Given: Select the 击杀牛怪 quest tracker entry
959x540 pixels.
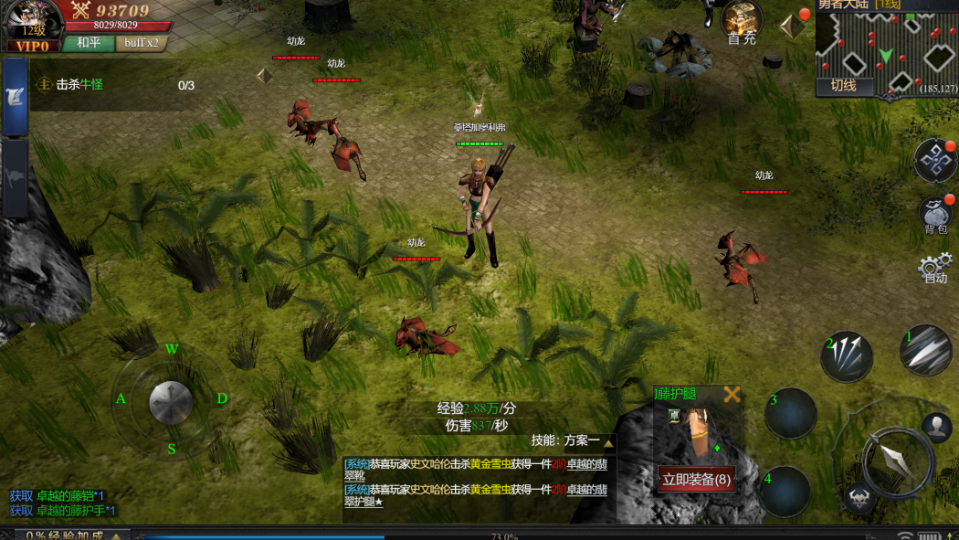Looking at the screenshot, I should tap(80, 85).
